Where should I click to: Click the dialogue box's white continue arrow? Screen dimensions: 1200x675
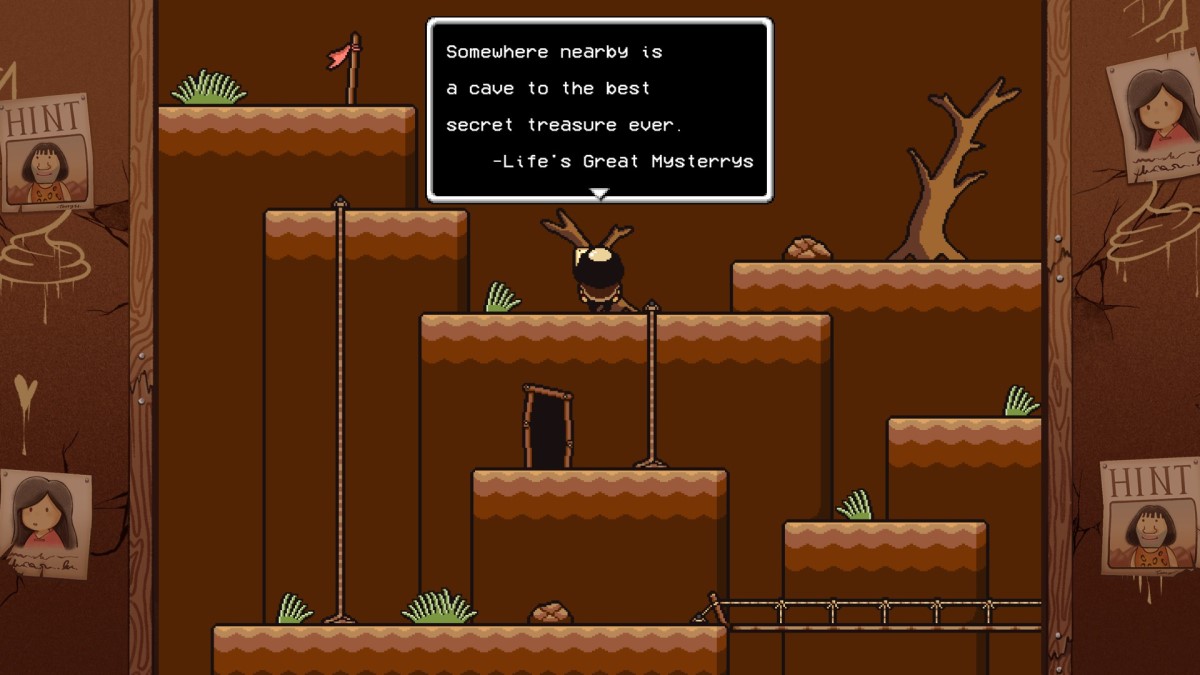(599, 193)
